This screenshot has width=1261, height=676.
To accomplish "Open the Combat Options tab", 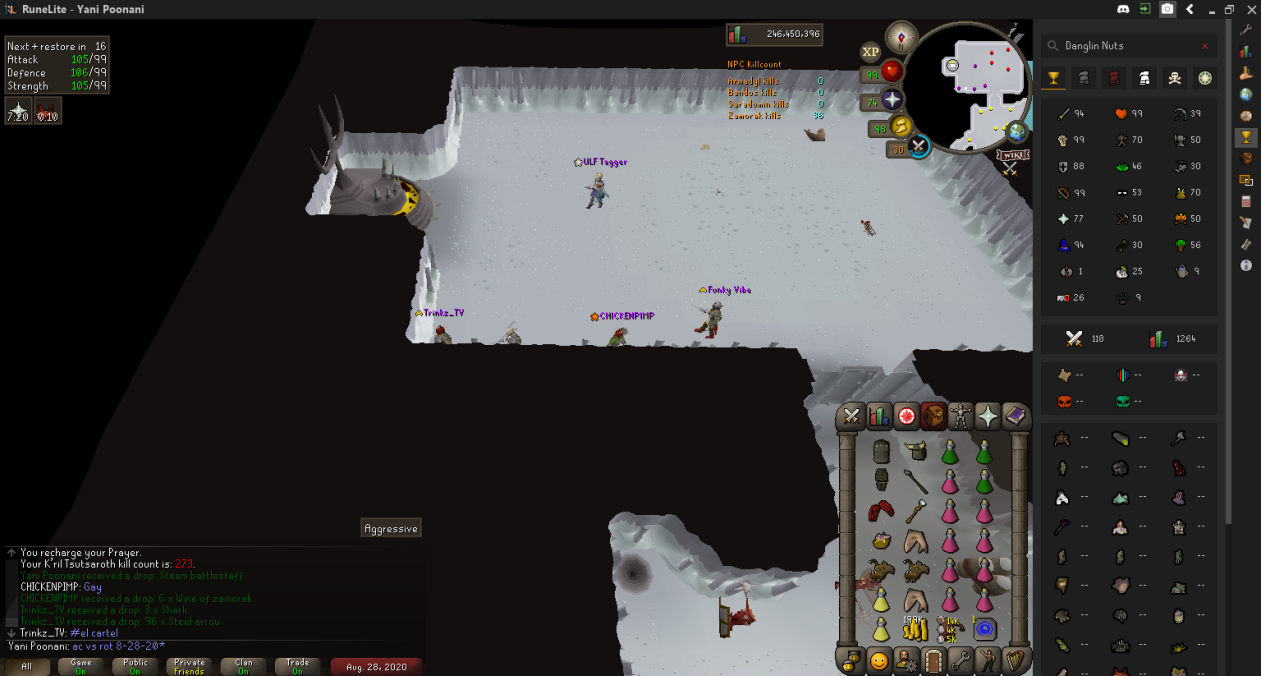I will click(852, 416).
